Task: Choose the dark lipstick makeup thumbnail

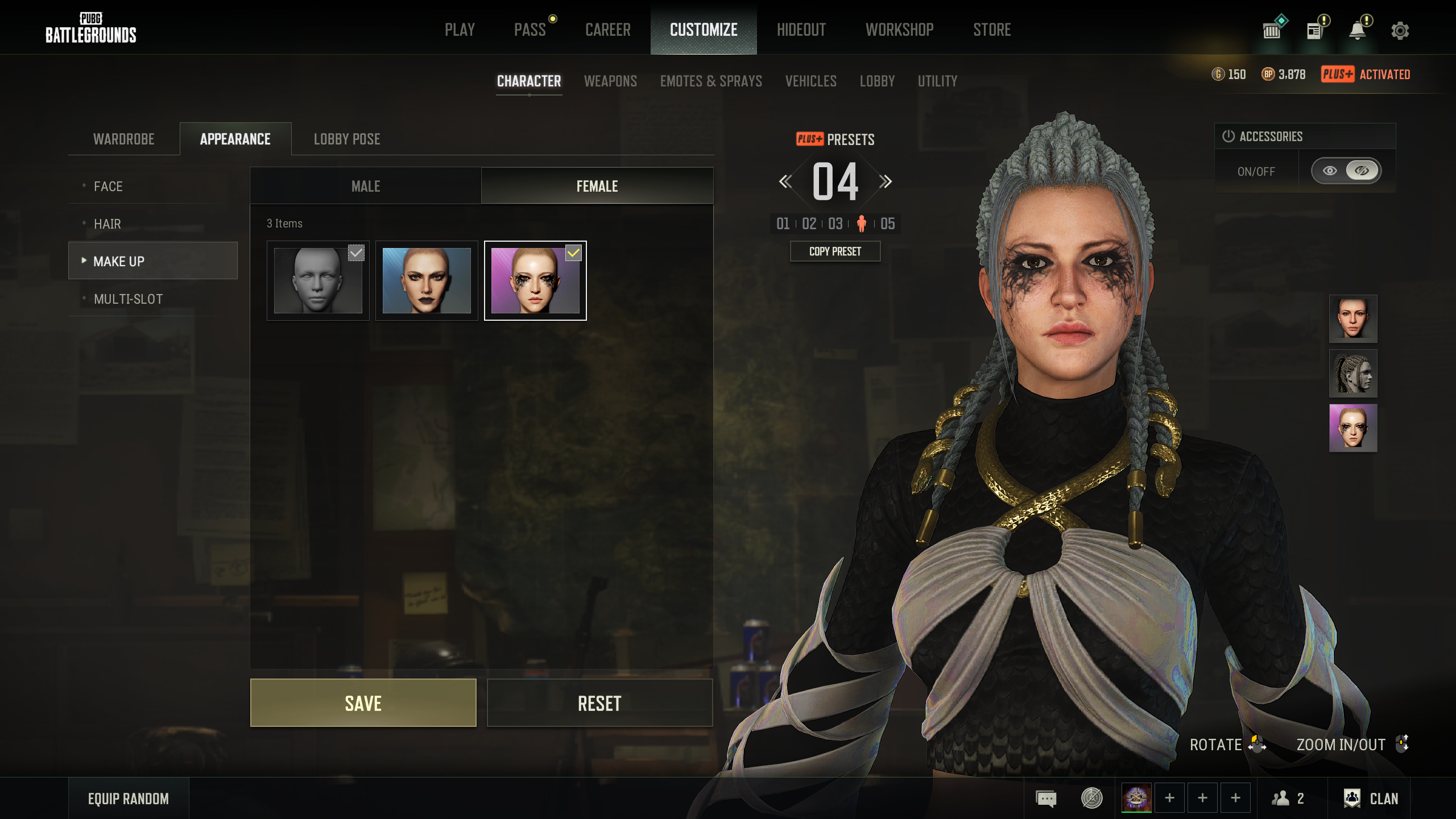Action: pos(427,280)
